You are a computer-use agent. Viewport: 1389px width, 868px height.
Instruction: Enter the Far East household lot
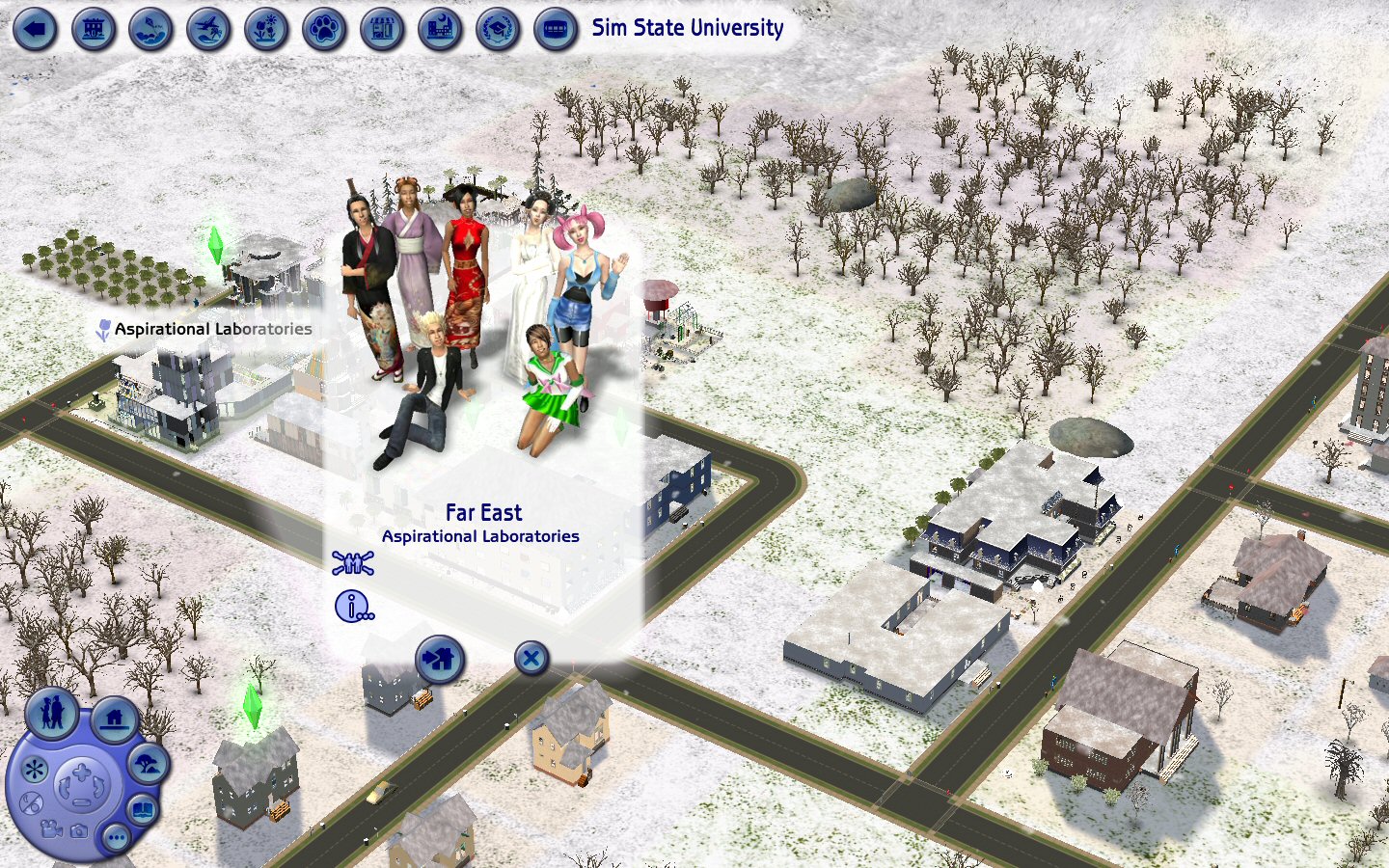pyautogui.click(x=440, y=661)
